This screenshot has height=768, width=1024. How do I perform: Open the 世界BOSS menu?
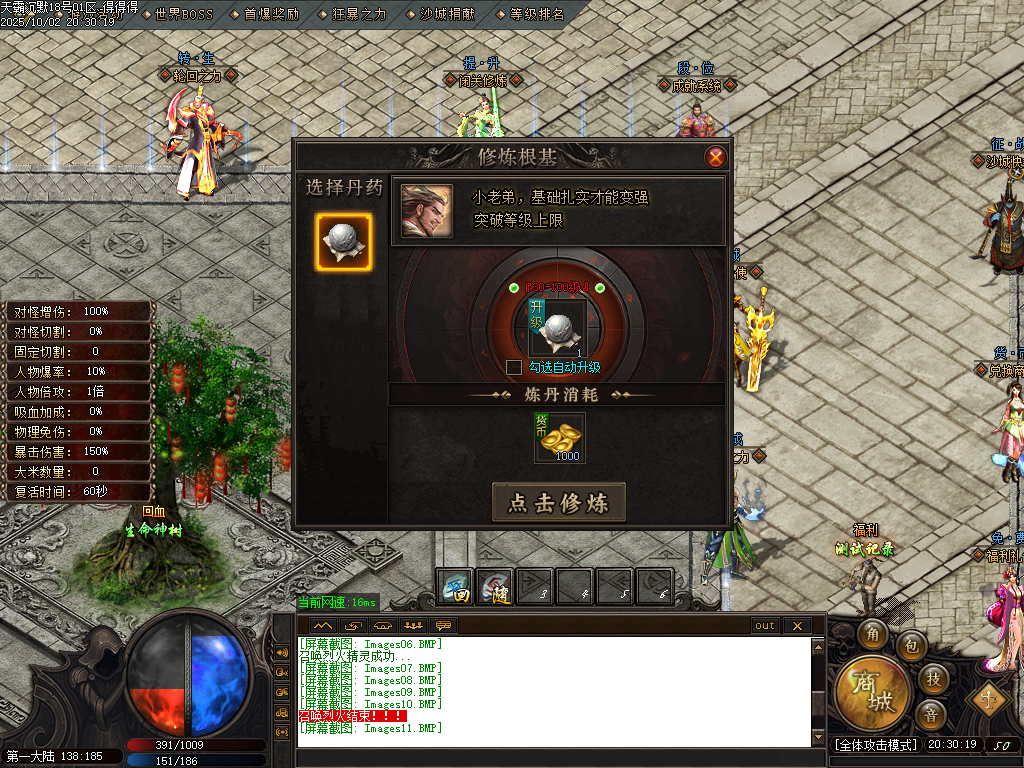(185, 14)
